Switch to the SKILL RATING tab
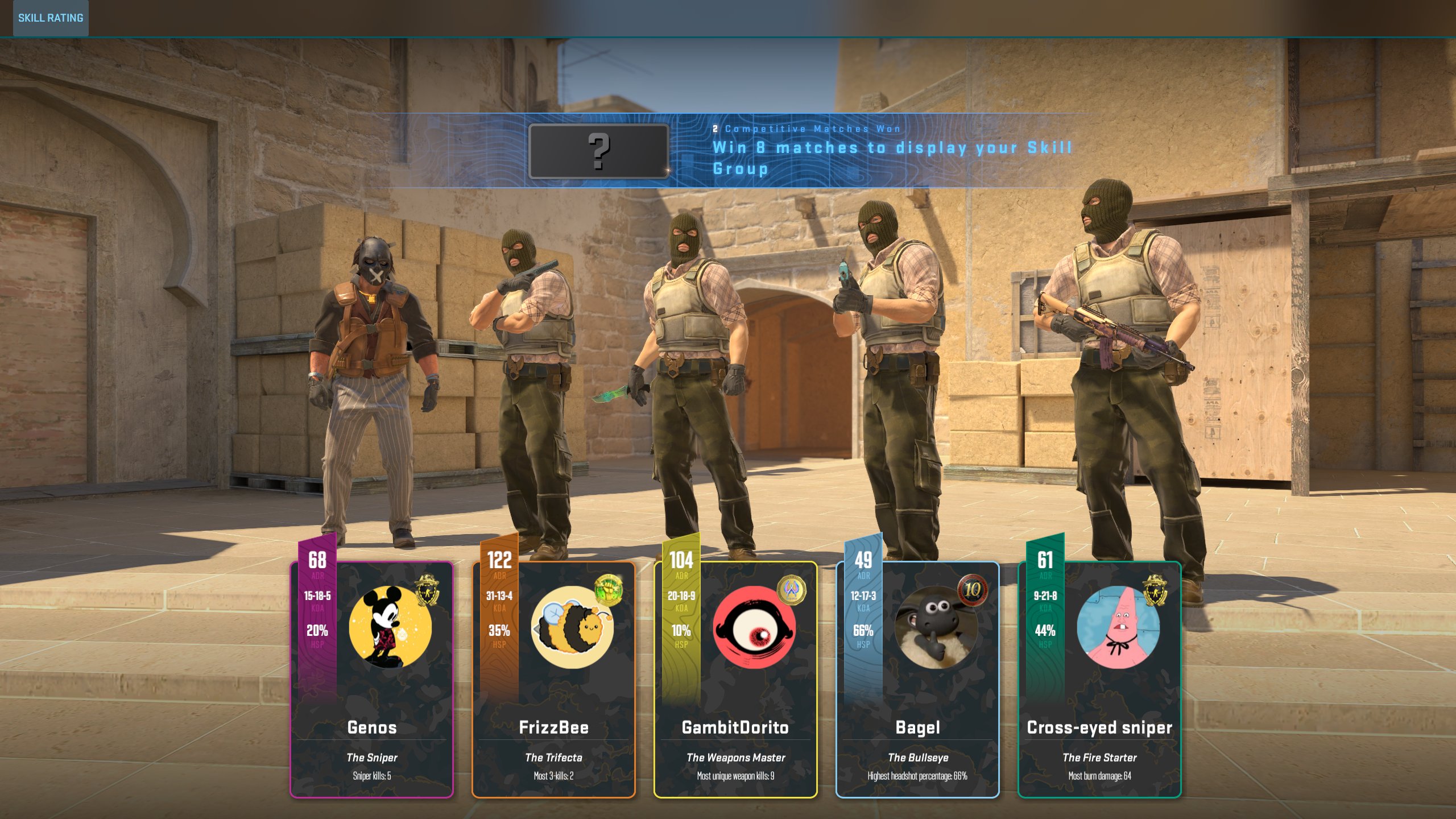The width and height of the screenshot is (1456, 819). tap(50, 18)
